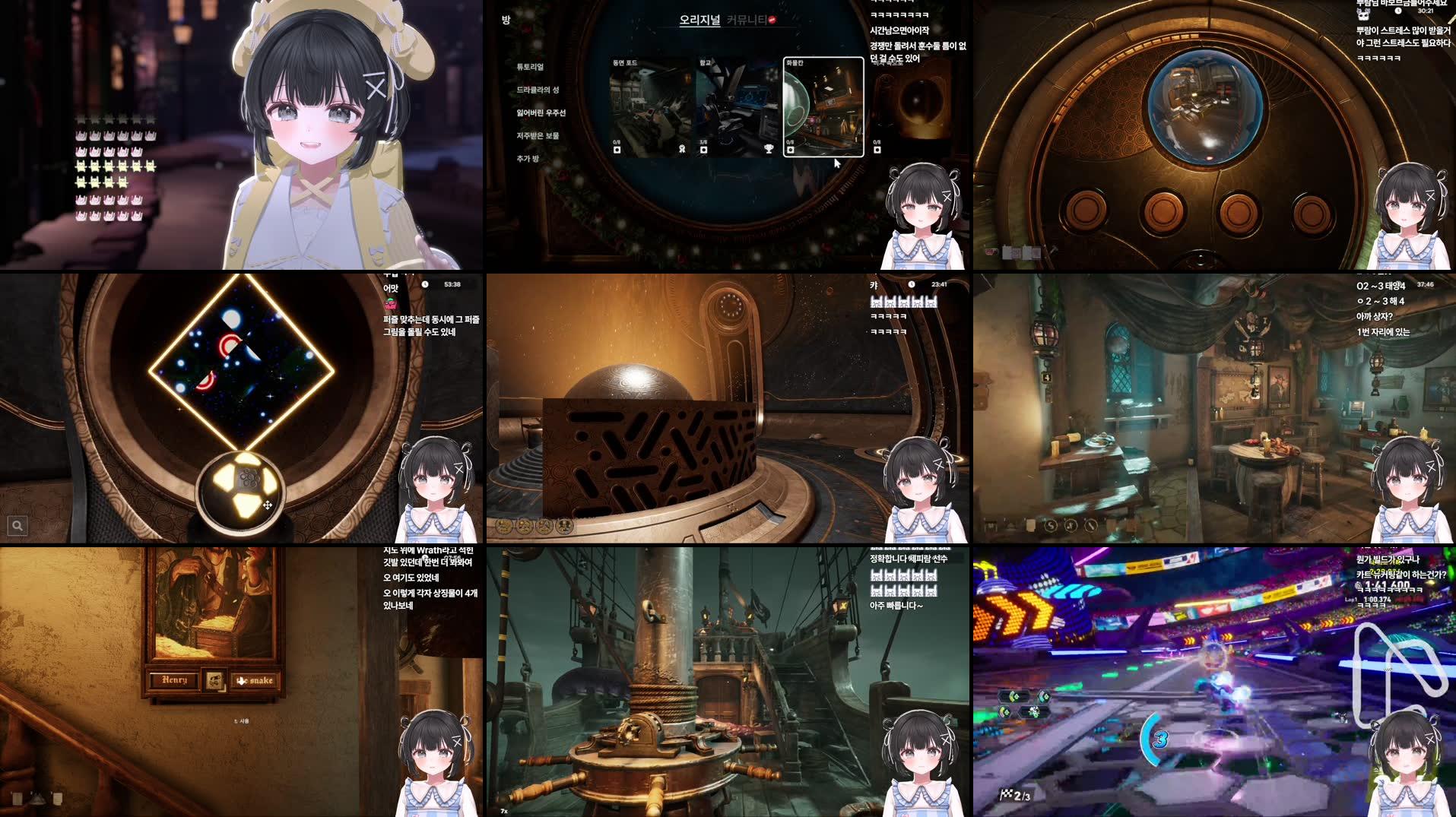This screenshot has height=817, width=1456.
Task: Select the skull coin token in the bottom toolbar
Action: coord(564,527)
